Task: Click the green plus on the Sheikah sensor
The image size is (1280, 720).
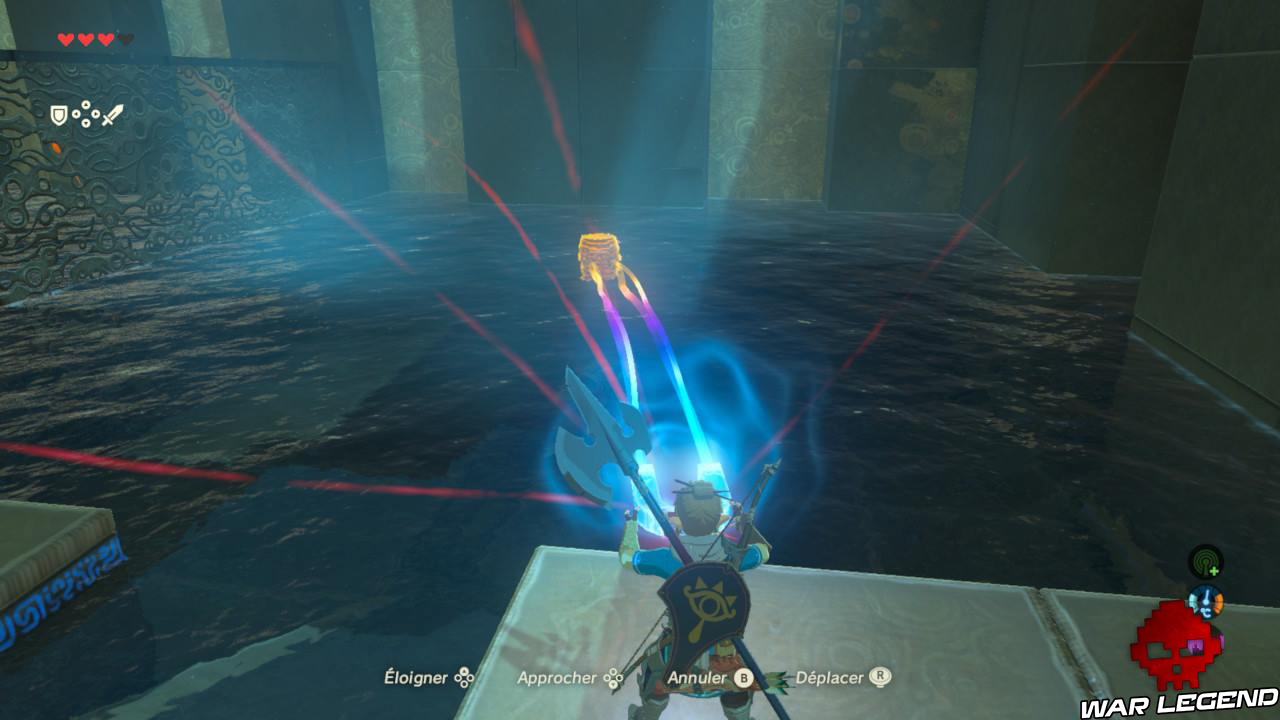Action: tap(1215, 571)
